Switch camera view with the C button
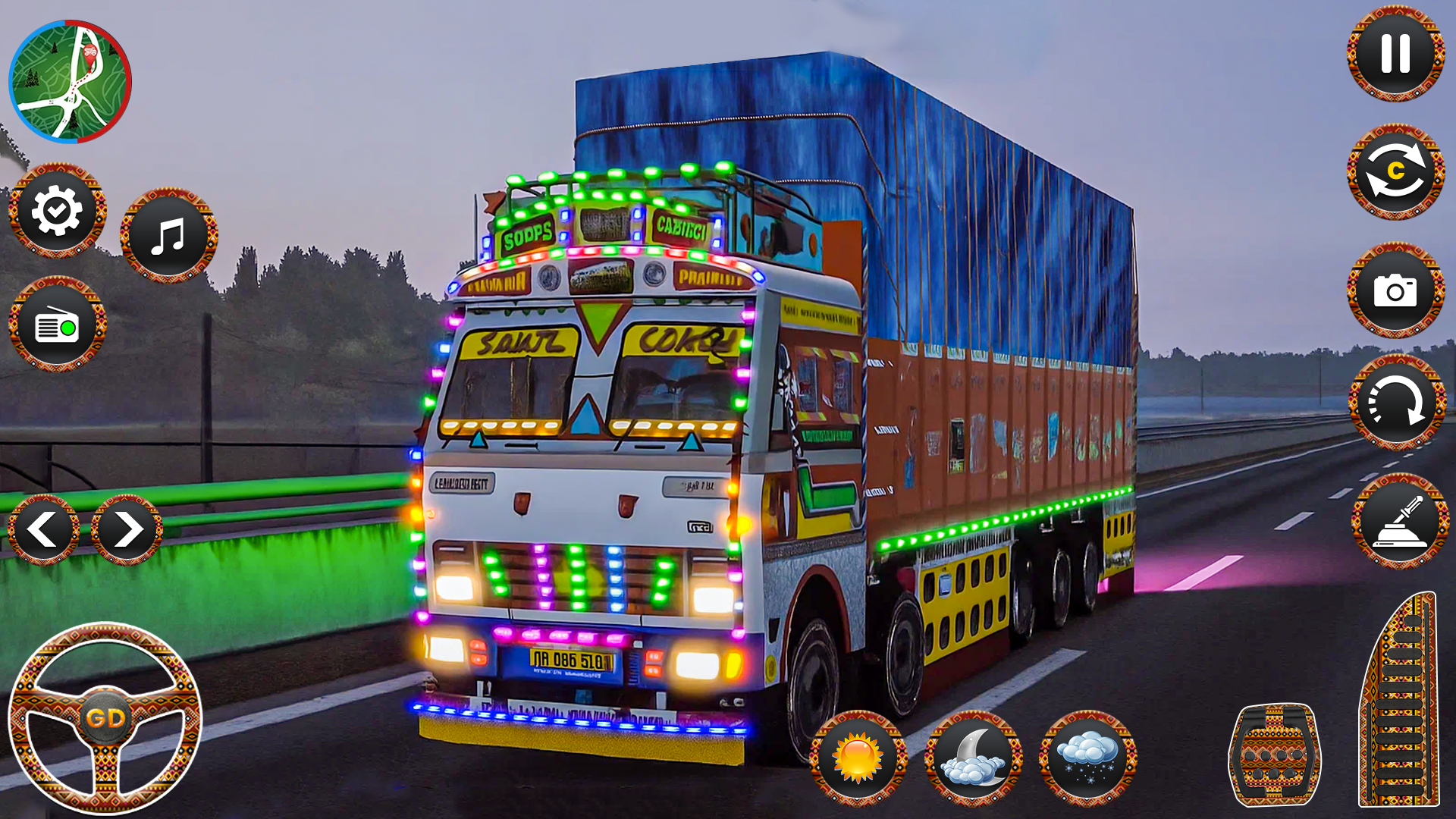The width and height of the screenshot is (1456, 819). click(1395, 172)
